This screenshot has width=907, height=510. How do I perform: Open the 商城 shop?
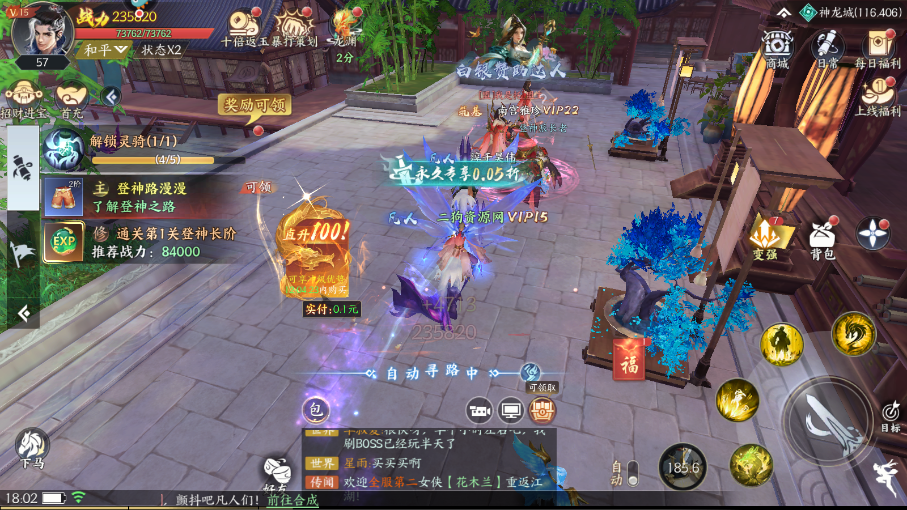(776, 47)
